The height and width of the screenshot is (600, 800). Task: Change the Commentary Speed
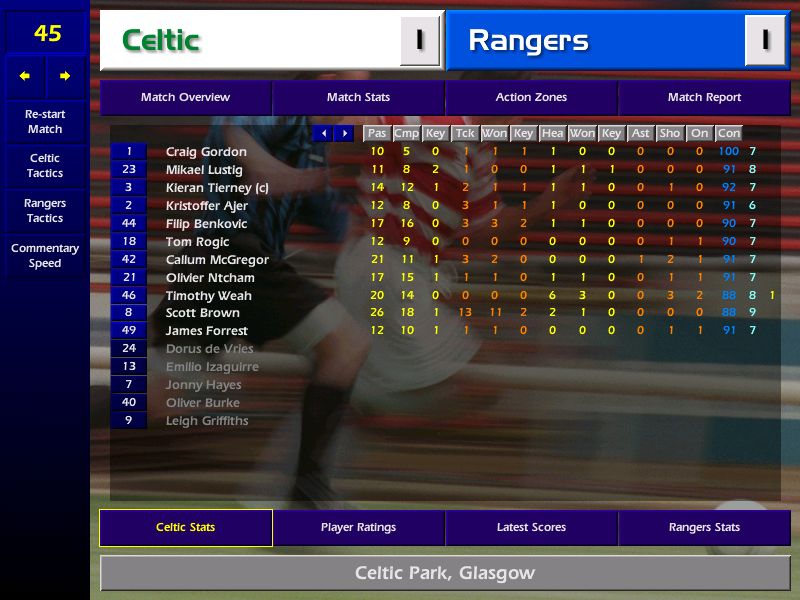pyautogui.click(x=45, y=256)
